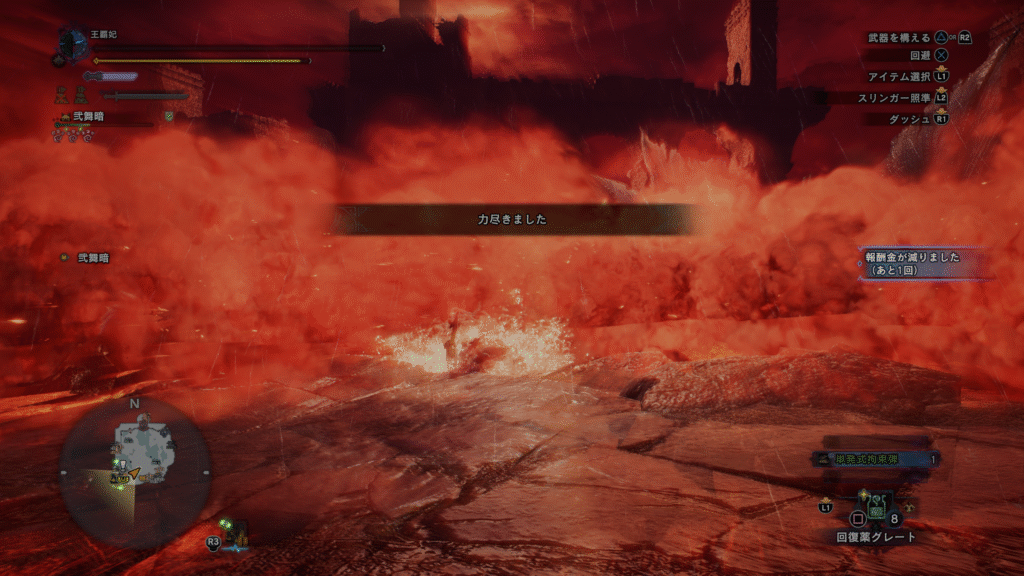Image resolution: width=1024 pixels, height=576 pixels.
Task: Click the 力尽きました banner
Action: coord(512,219)
